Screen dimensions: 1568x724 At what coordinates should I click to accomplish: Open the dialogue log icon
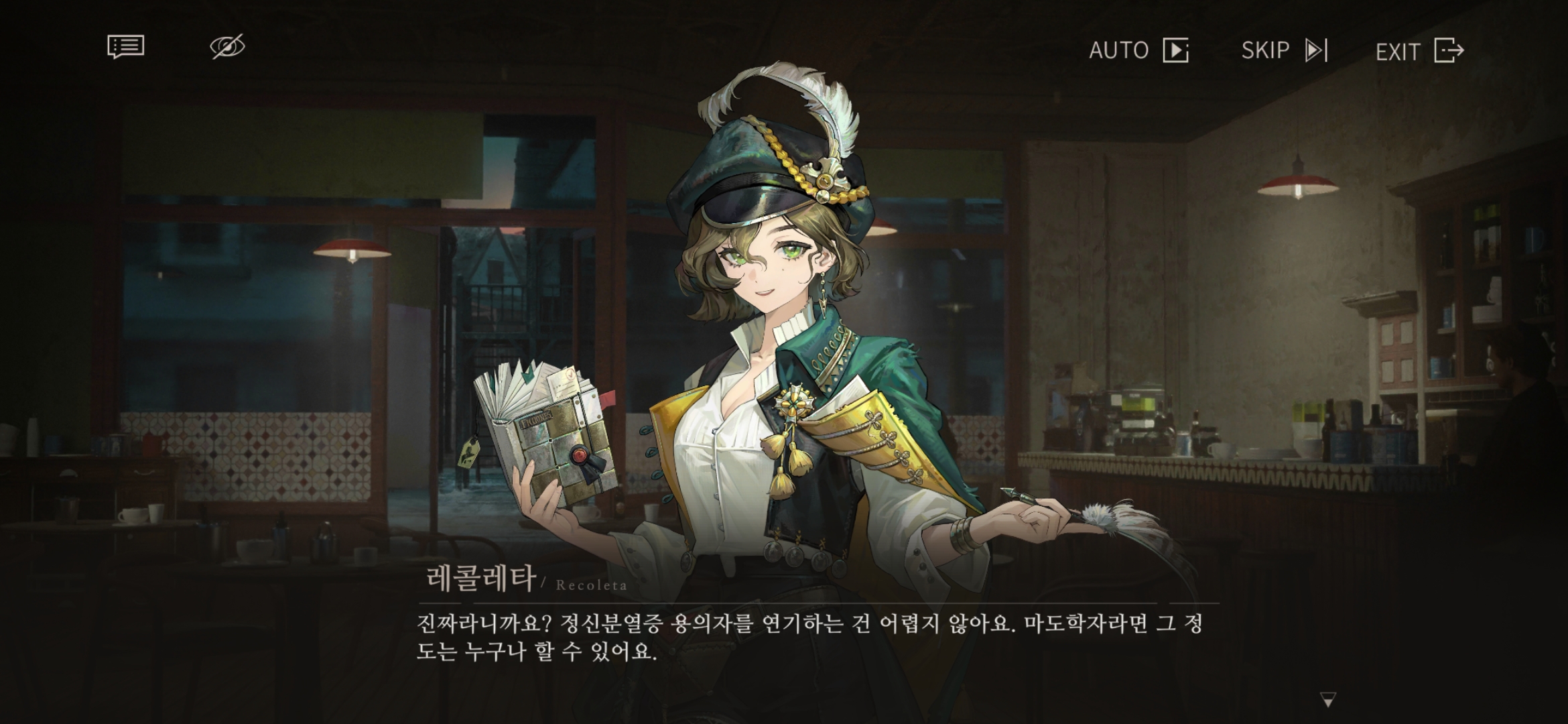point(125,47)
